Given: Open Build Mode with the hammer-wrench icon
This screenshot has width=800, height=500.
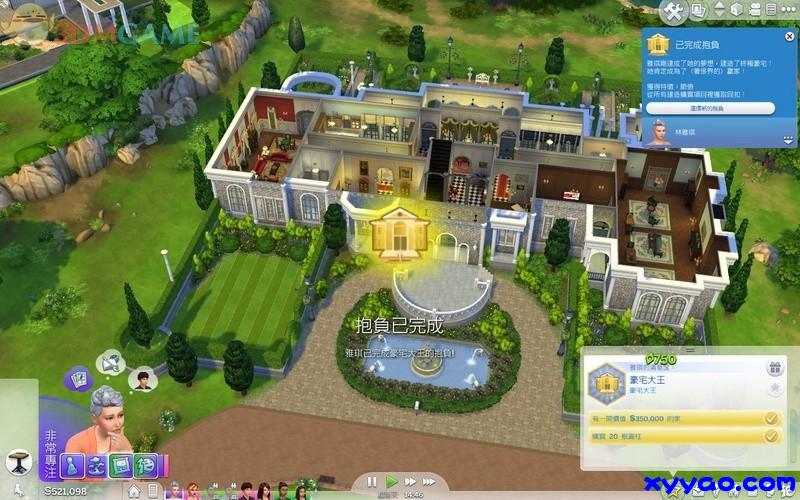Looking at the screenshot, I should pyautogui.click(x=672, y=11).
